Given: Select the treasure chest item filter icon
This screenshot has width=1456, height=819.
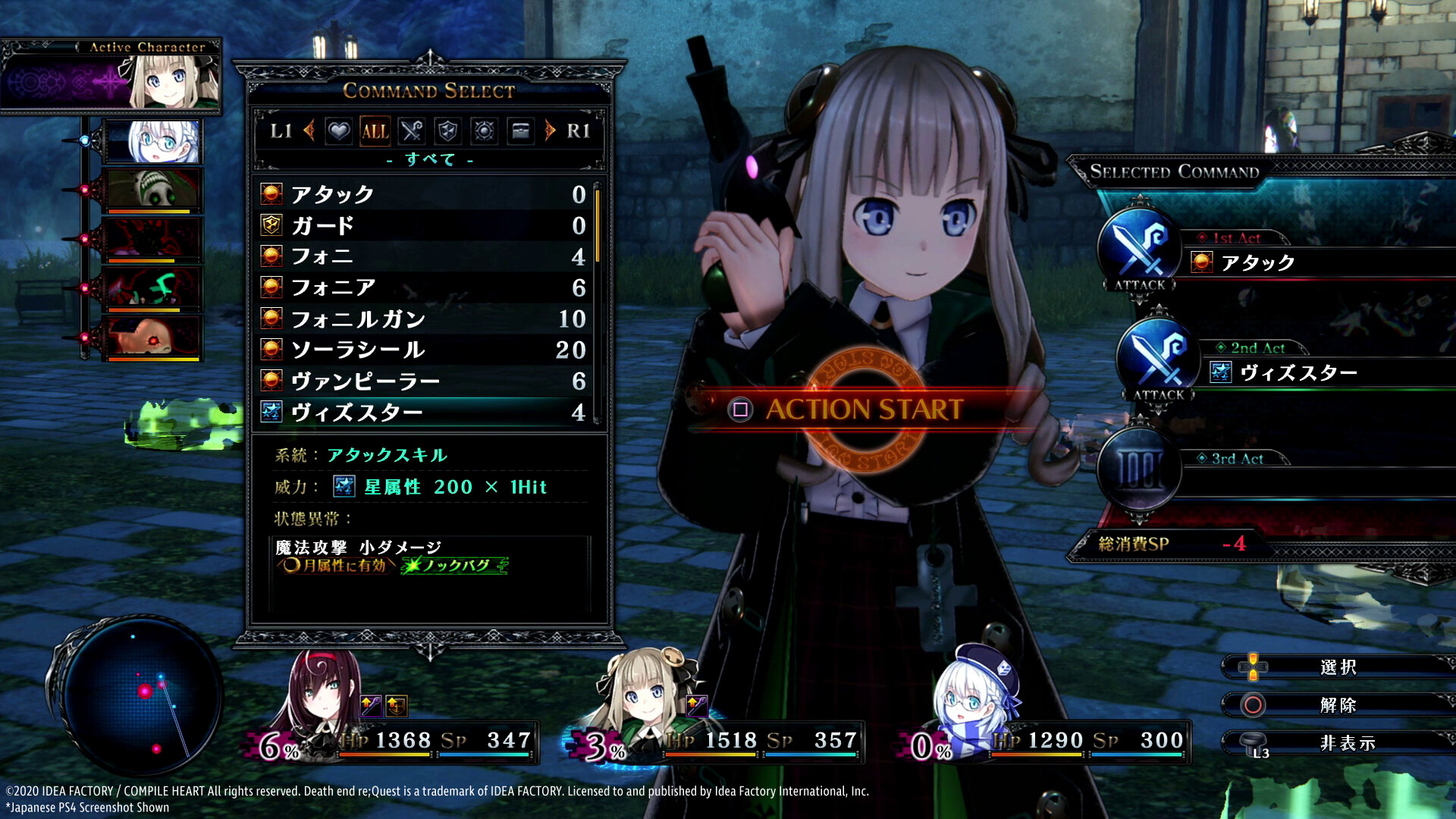Looking at the screenshot, I should [x=520, y=131].
